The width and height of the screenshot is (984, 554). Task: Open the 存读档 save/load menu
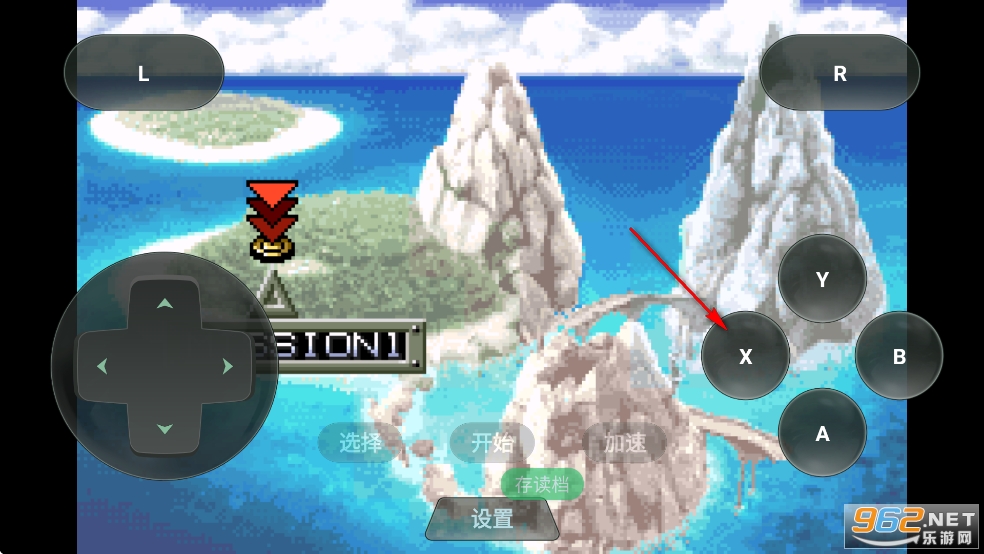coord(542,485)
